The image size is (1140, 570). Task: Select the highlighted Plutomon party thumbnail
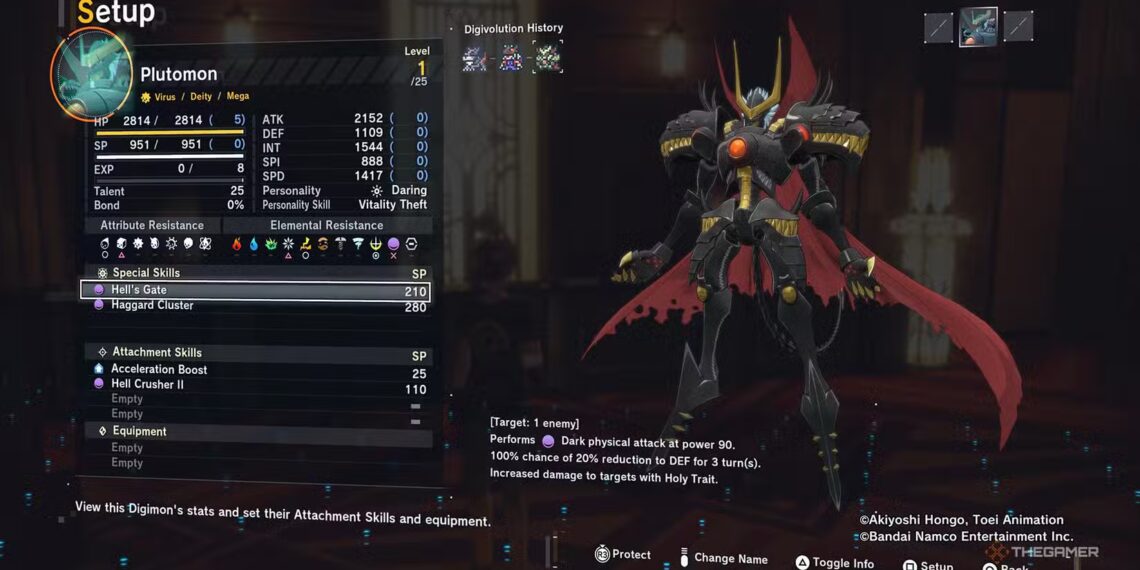pyautogui.click(x=978, y=27)
